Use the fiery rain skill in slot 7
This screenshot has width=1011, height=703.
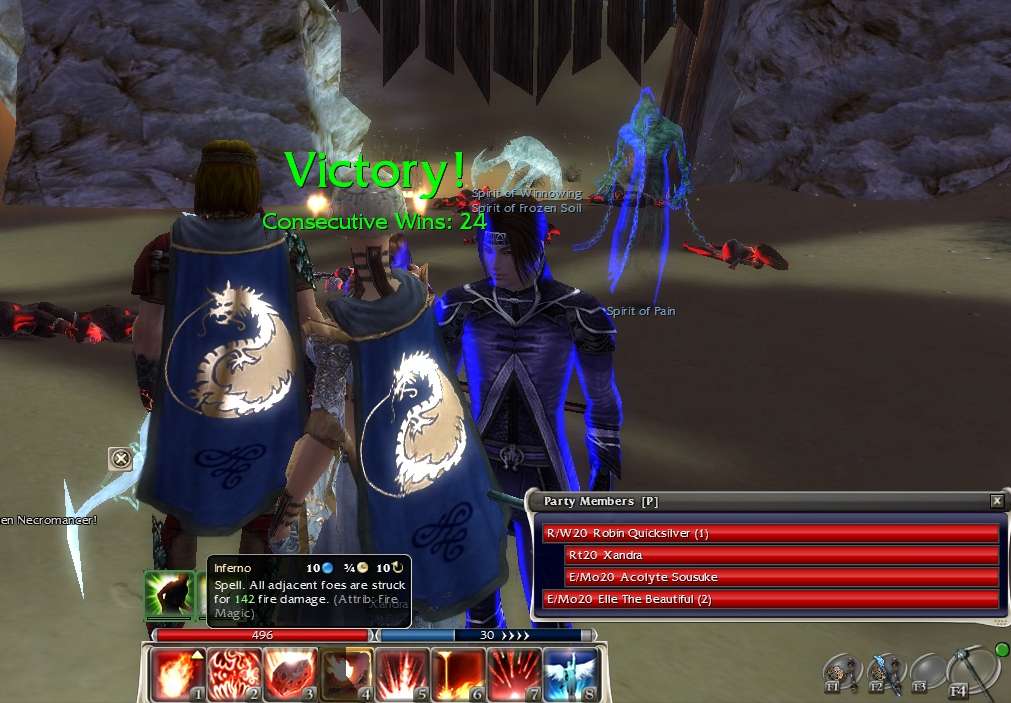click(x=514, y=675)
